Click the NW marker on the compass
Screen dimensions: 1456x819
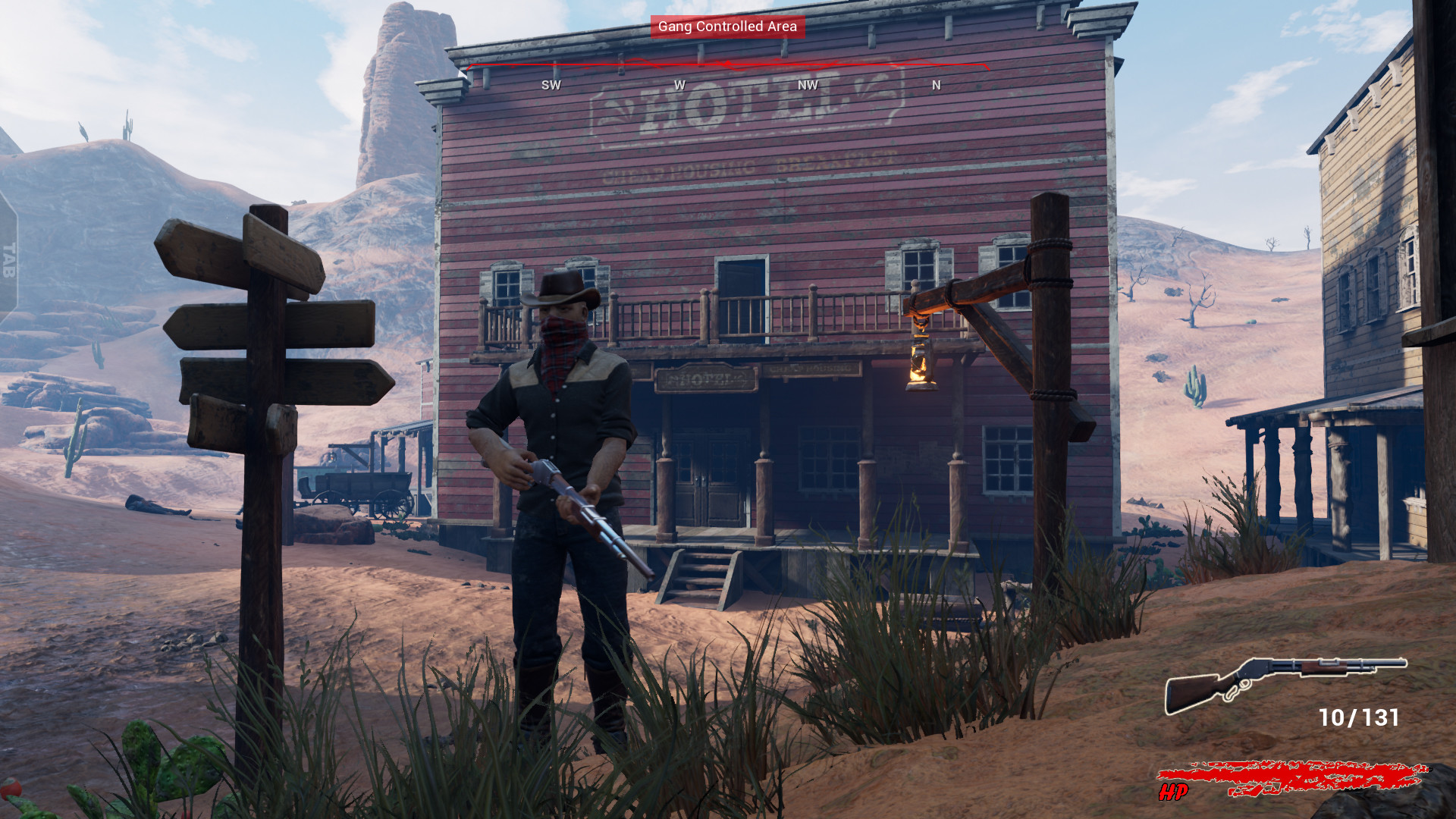click(x=806, y=85)
